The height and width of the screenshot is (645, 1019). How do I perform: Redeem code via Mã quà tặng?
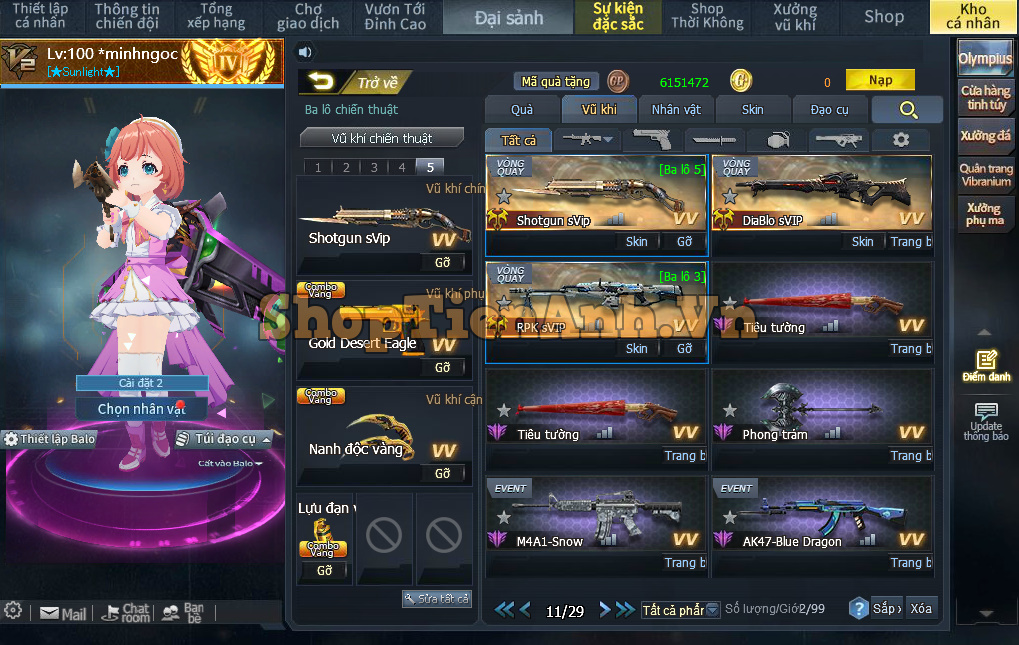557,82
